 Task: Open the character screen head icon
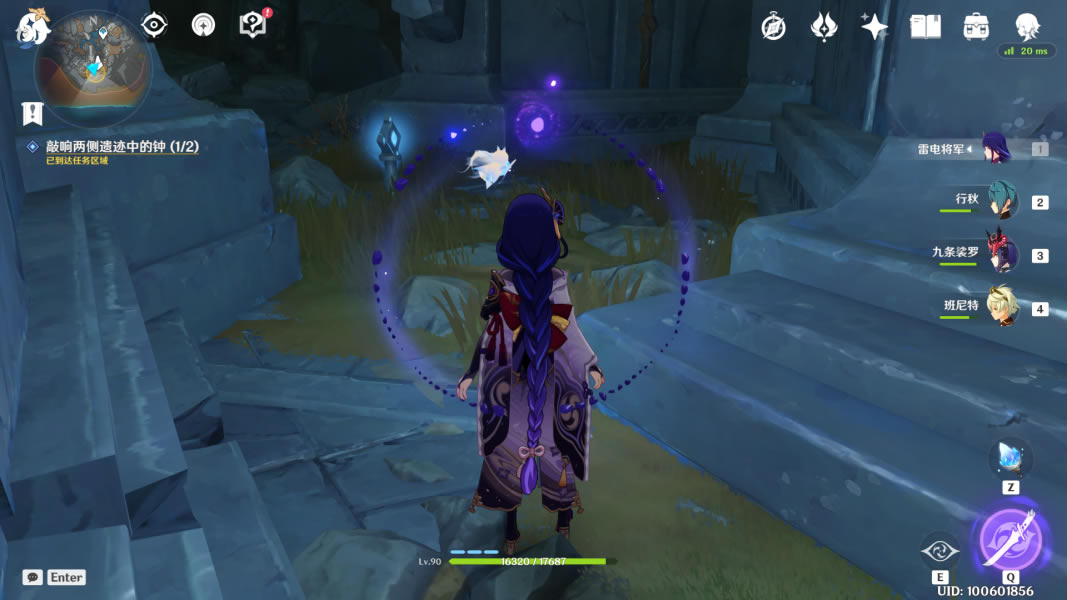coord(1026,26)
